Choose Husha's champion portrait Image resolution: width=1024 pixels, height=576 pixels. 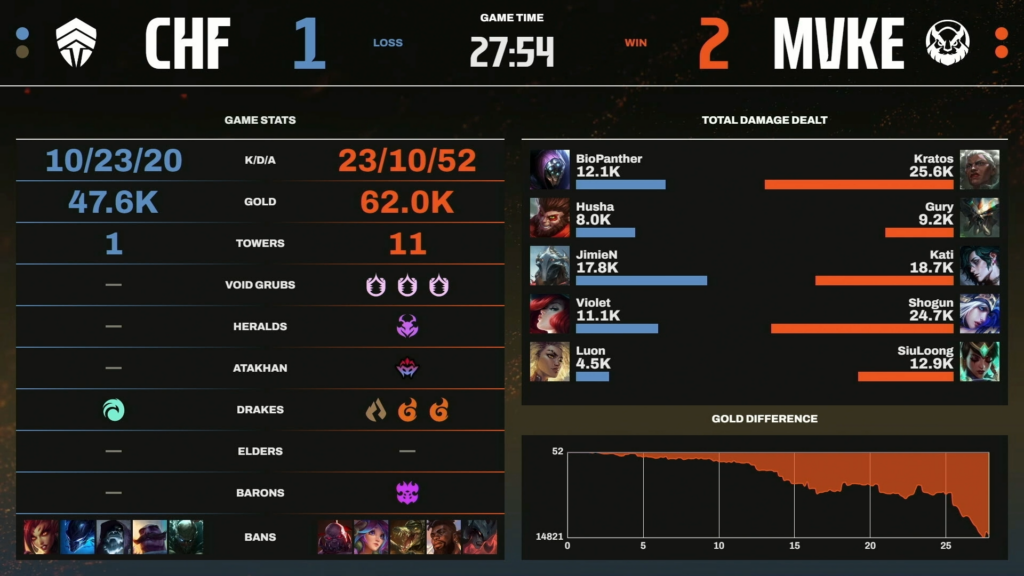tap(550, 218)
